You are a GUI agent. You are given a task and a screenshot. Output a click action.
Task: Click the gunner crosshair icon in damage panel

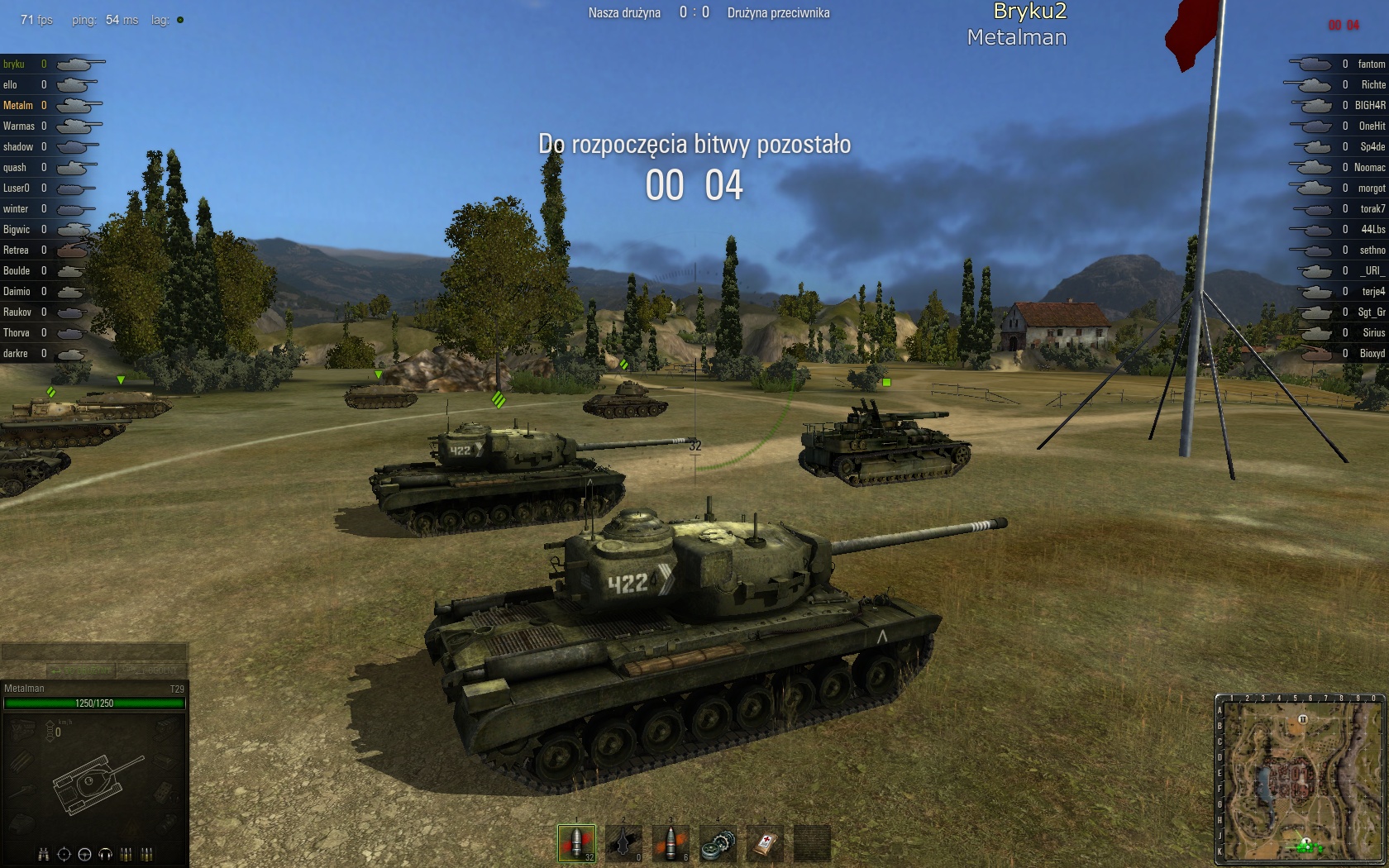[x=64, y=854]
